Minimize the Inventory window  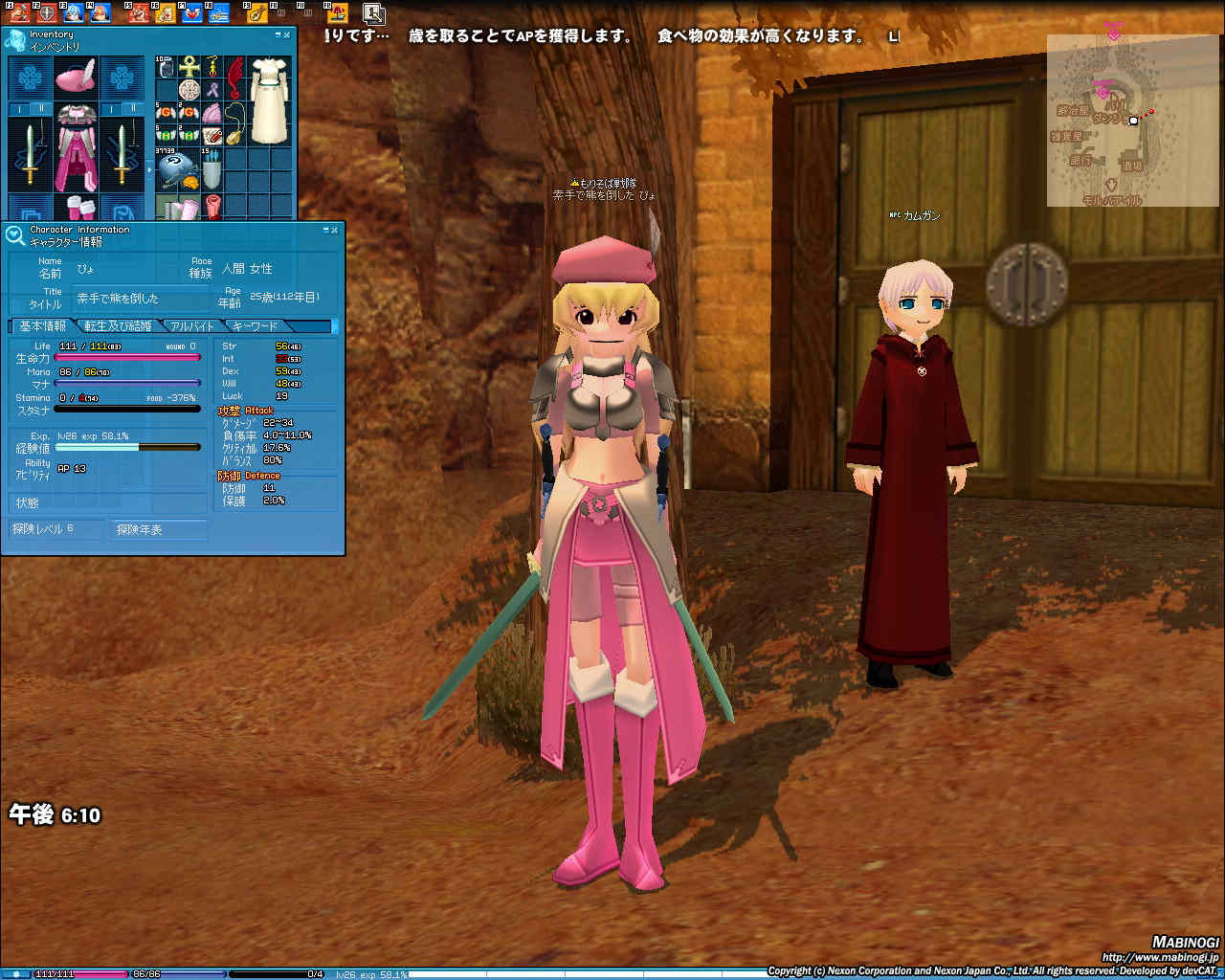pos(276,34)
